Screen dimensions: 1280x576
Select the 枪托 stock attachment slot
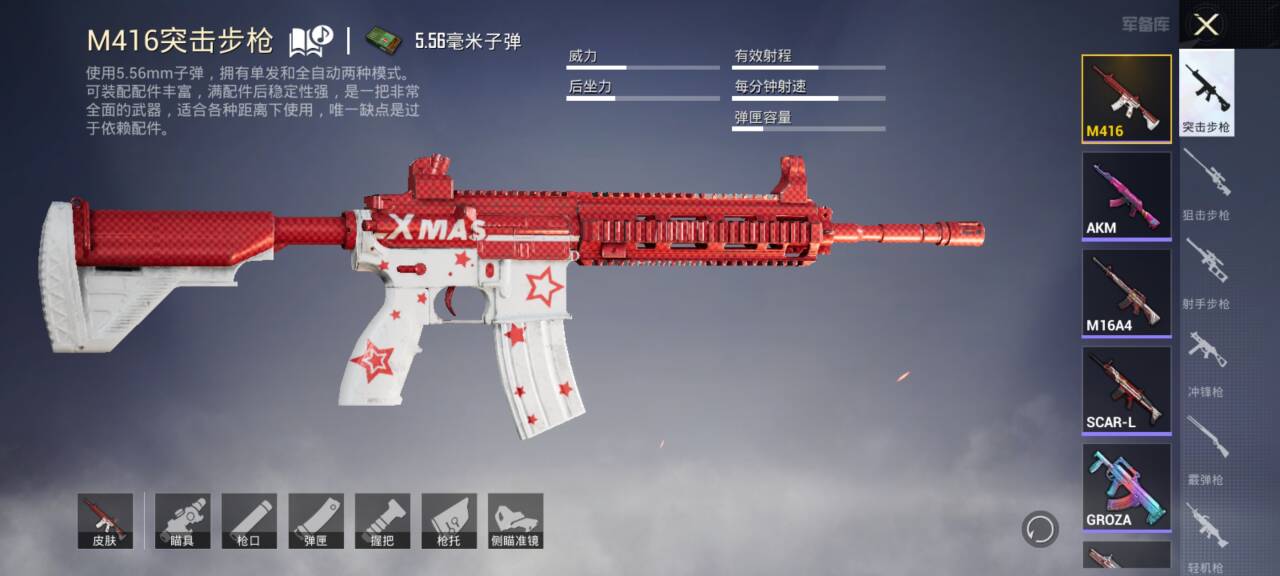(x=449, y=520)
